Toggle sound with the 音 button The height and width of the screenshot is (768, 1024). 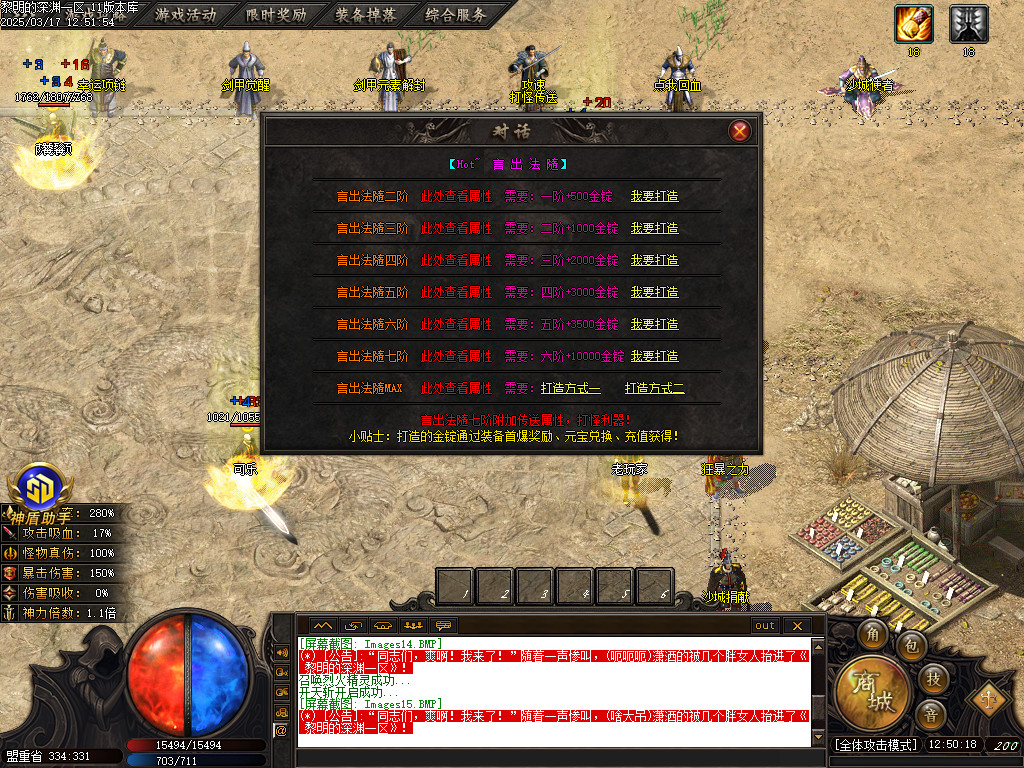tap(930, 715)
